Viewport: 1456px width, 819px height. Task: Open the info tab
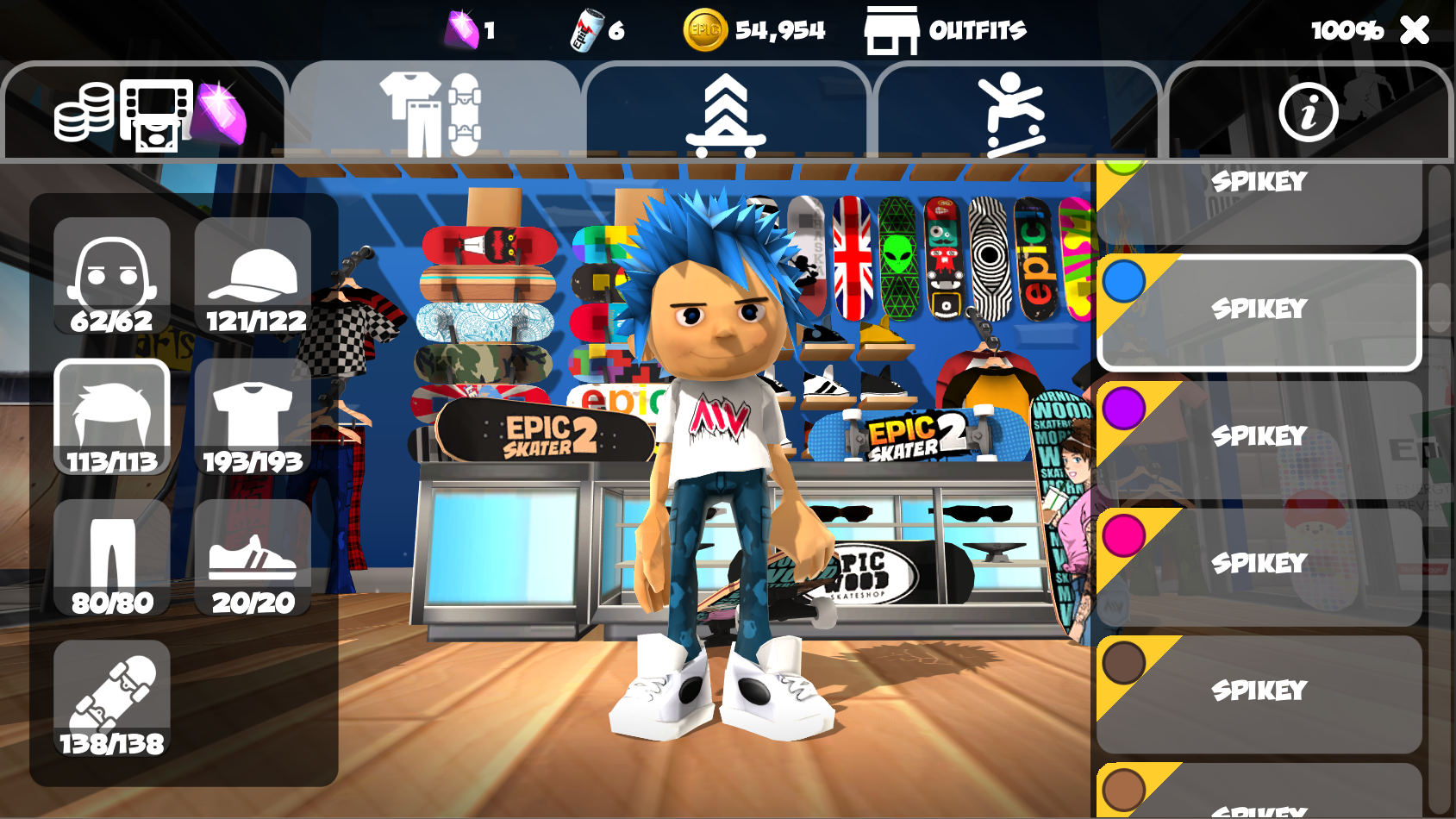tap(1308, 112)
